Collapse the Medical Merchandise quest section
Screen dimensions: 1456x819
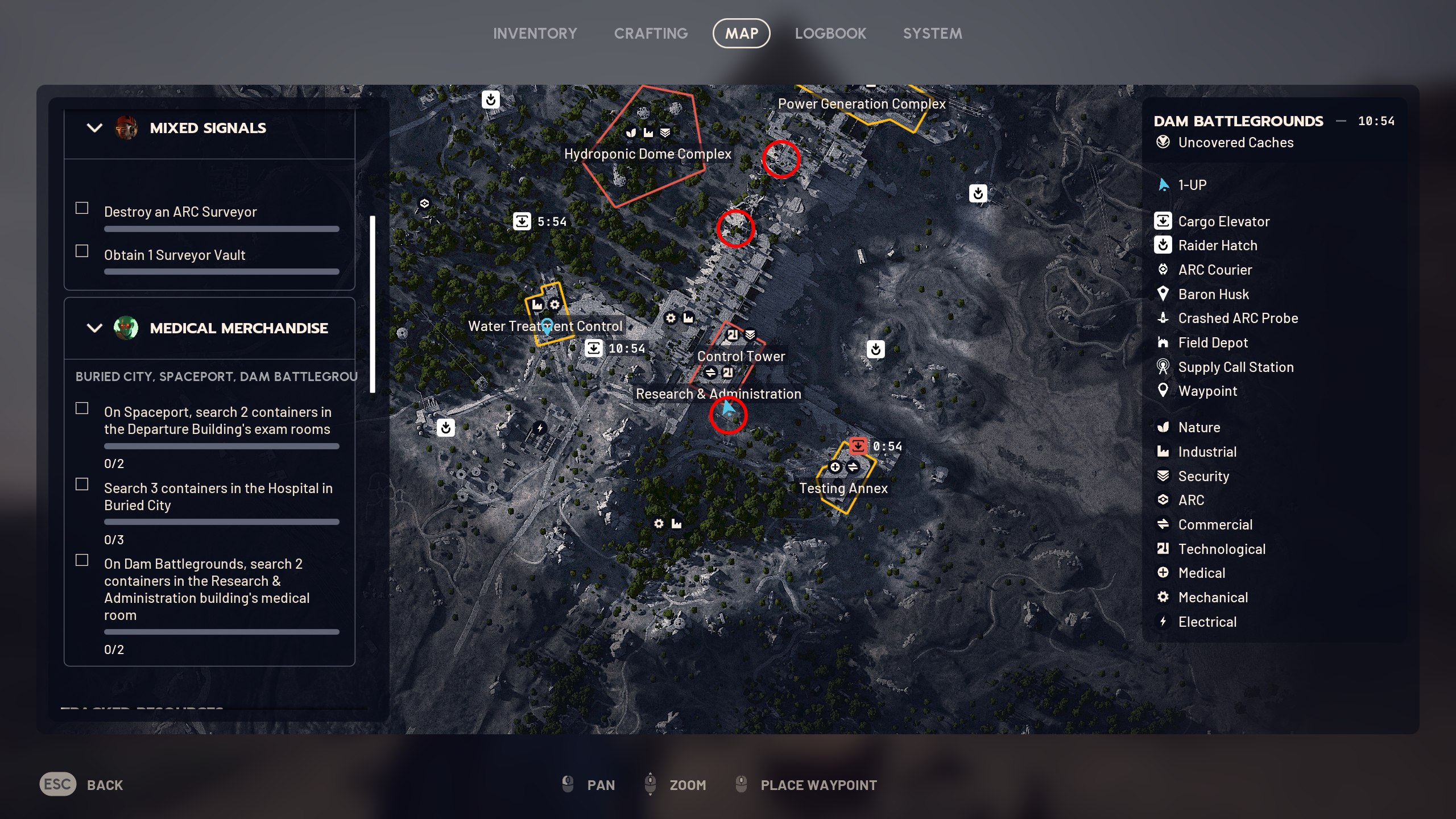tap(93, 328)
